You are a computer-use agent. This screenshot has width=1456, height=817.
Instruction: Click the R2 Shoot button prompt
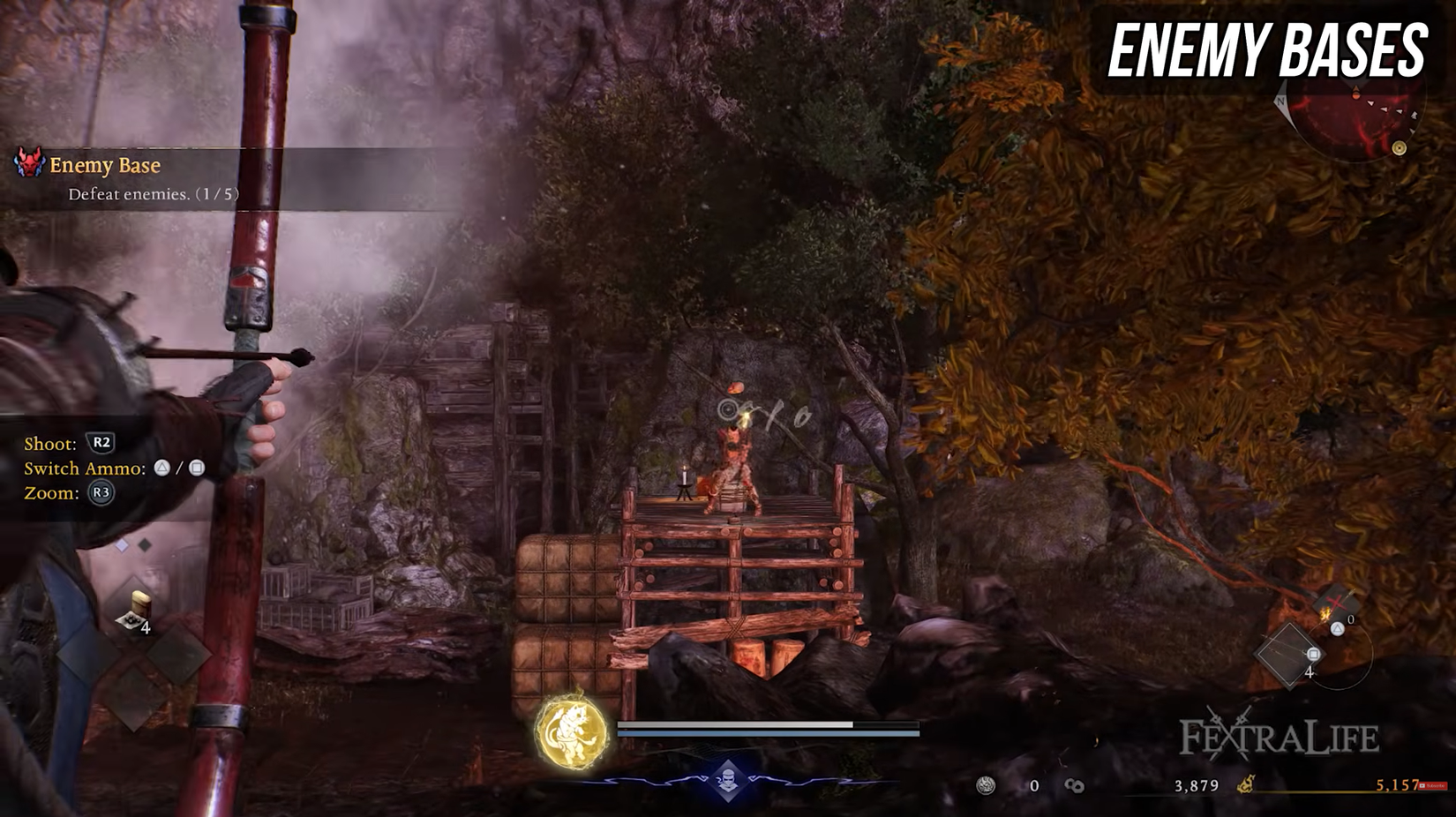click(x=101, y=444)
